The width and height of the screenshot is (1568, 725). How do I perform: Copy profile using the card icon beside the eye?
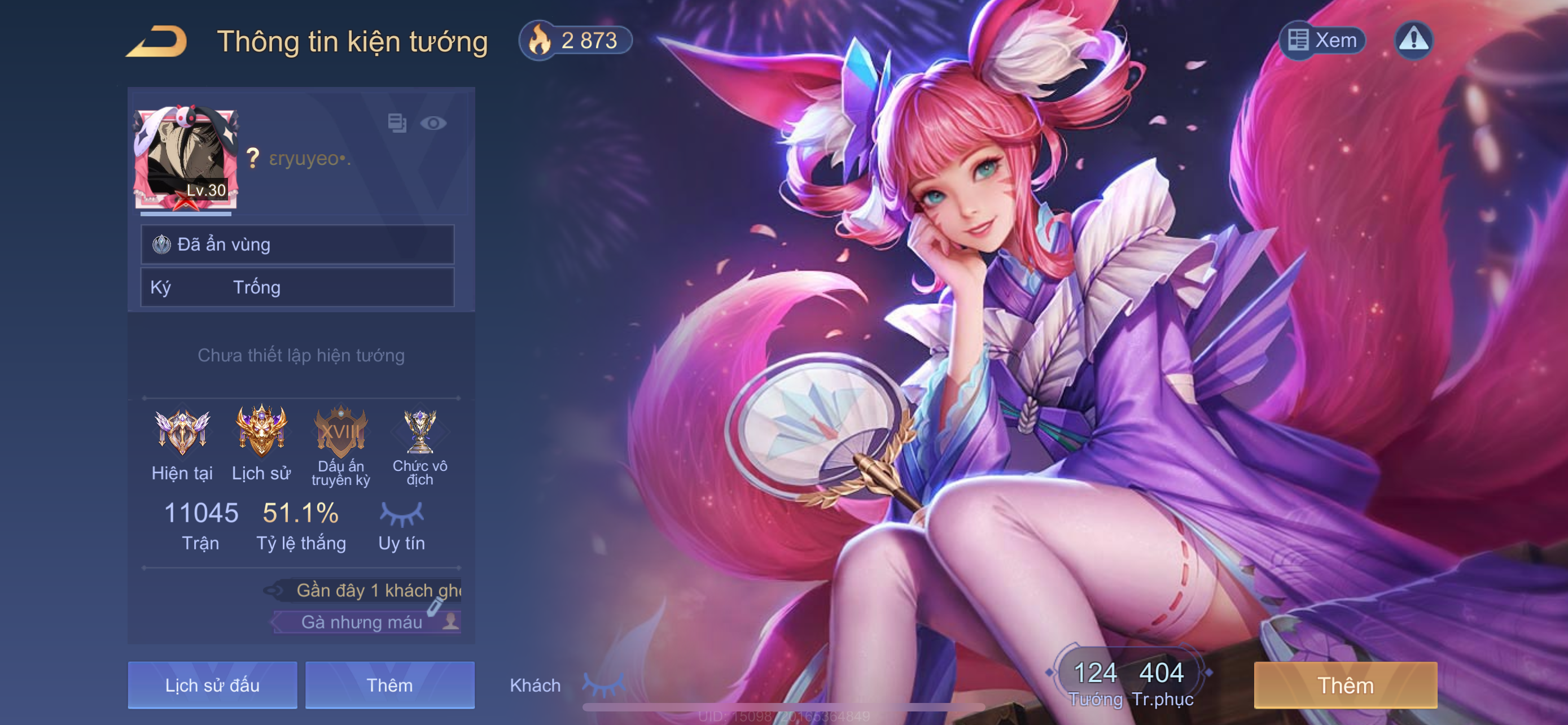[397, 123]
